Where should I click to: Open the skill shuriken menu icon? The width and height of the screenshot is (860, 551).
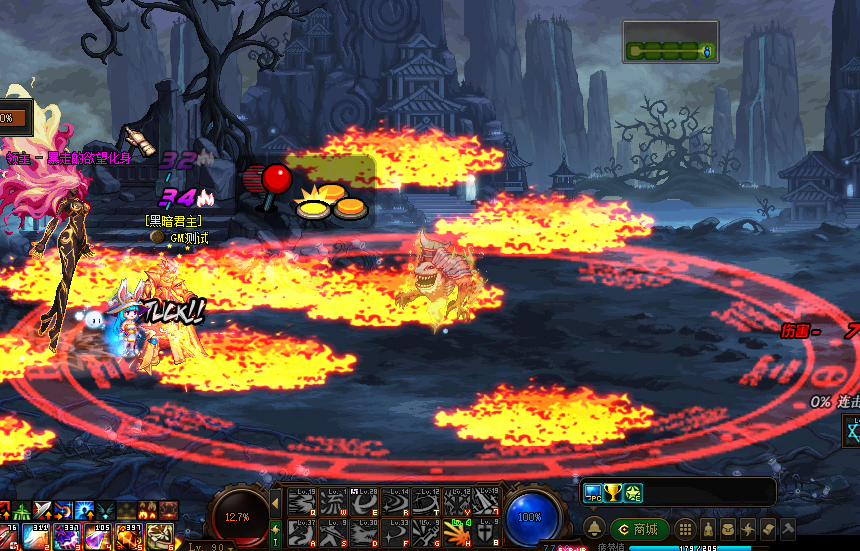pyautogui.click(x=748, y=529)
